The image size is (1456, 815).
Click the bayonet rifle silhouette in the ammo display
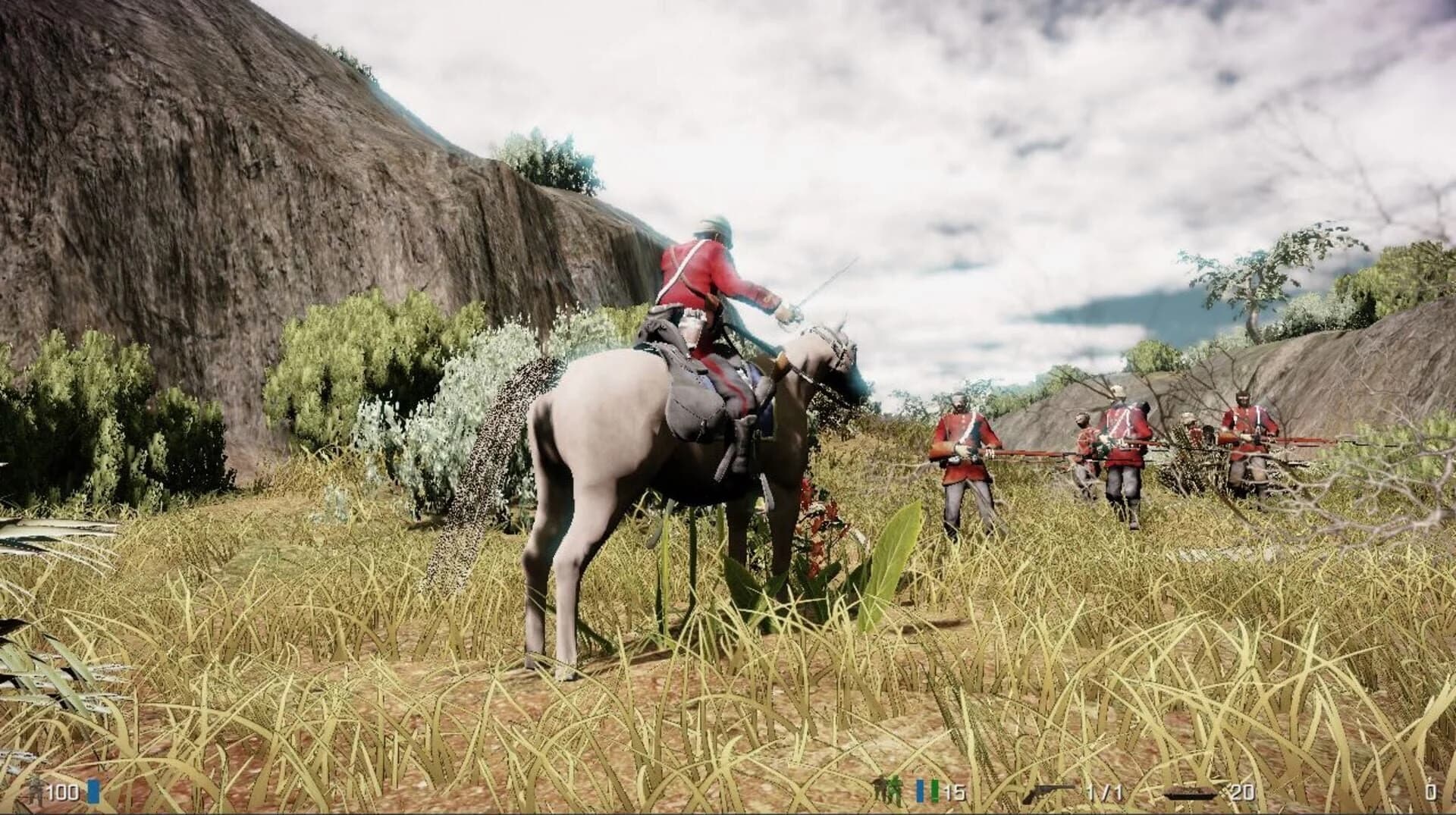click(1191, 792)
